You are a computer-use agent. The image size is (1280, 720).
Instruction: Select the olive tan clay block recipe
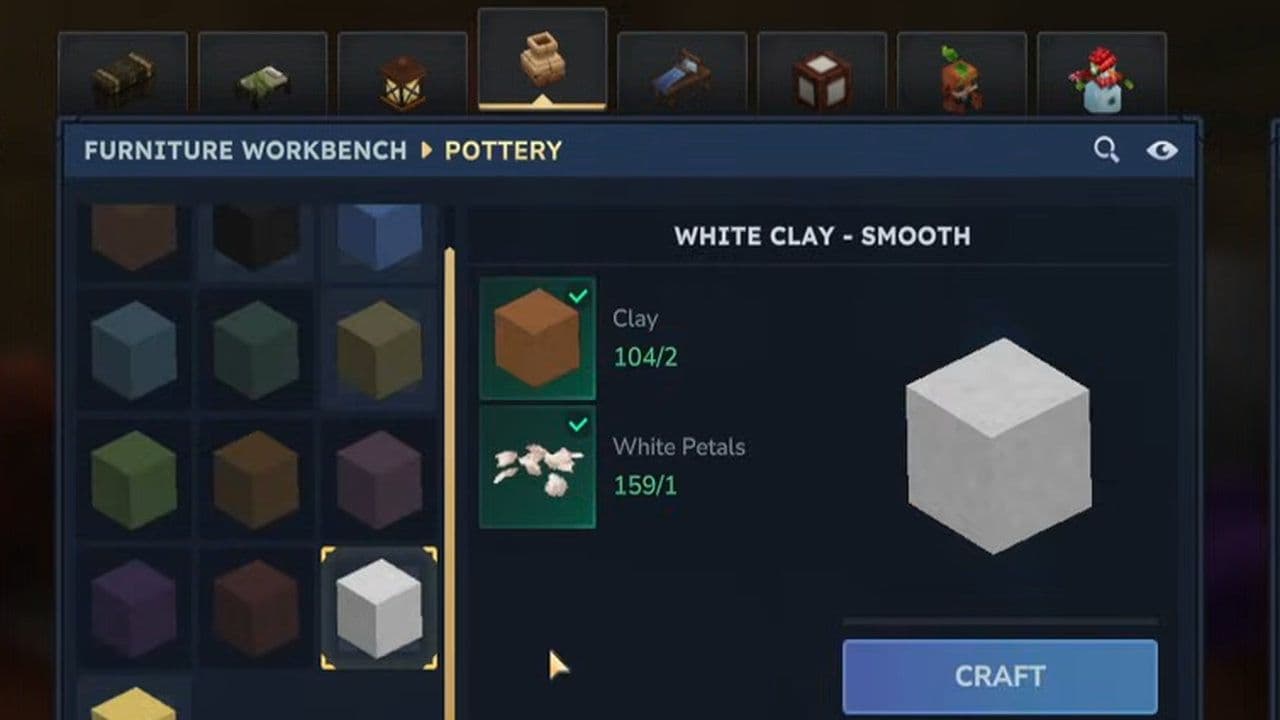coord(379,349)
